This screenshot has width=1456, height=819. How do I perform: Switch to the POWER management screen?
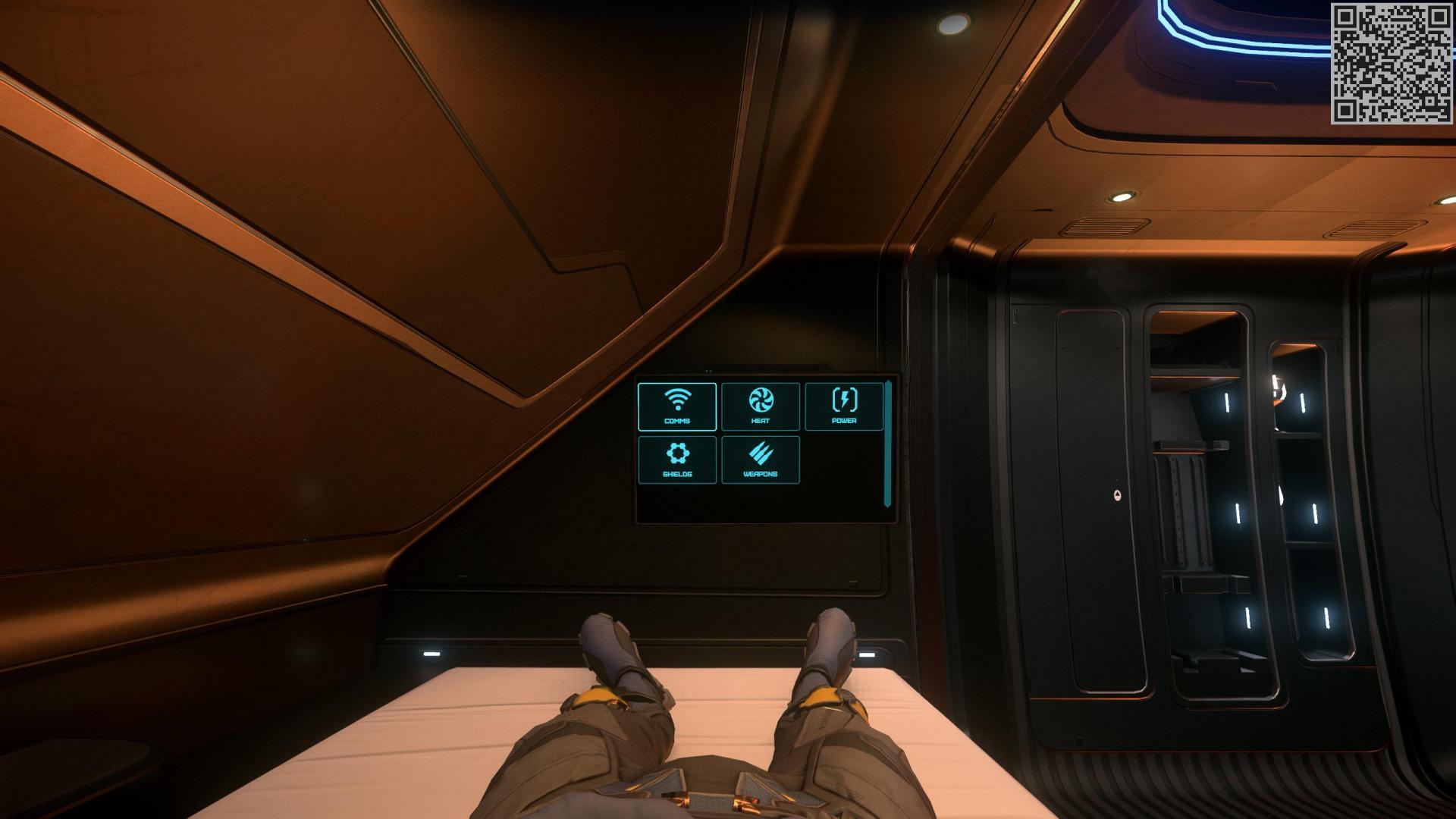[x=844, y=407]
